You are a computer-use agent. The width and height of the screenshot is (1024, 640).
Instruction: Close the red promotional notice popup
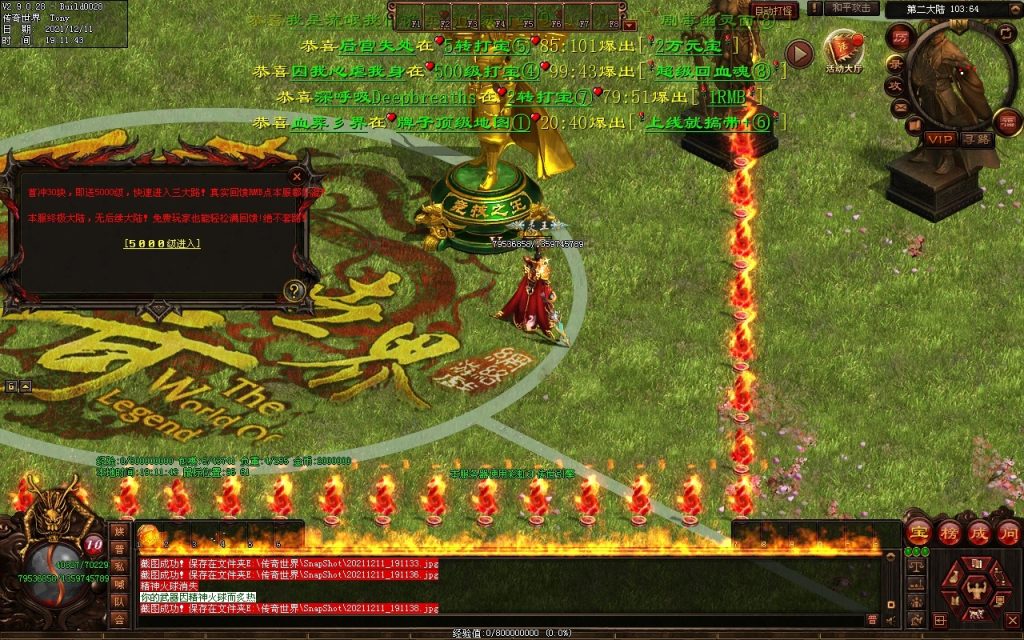click(x=296, y=176)
